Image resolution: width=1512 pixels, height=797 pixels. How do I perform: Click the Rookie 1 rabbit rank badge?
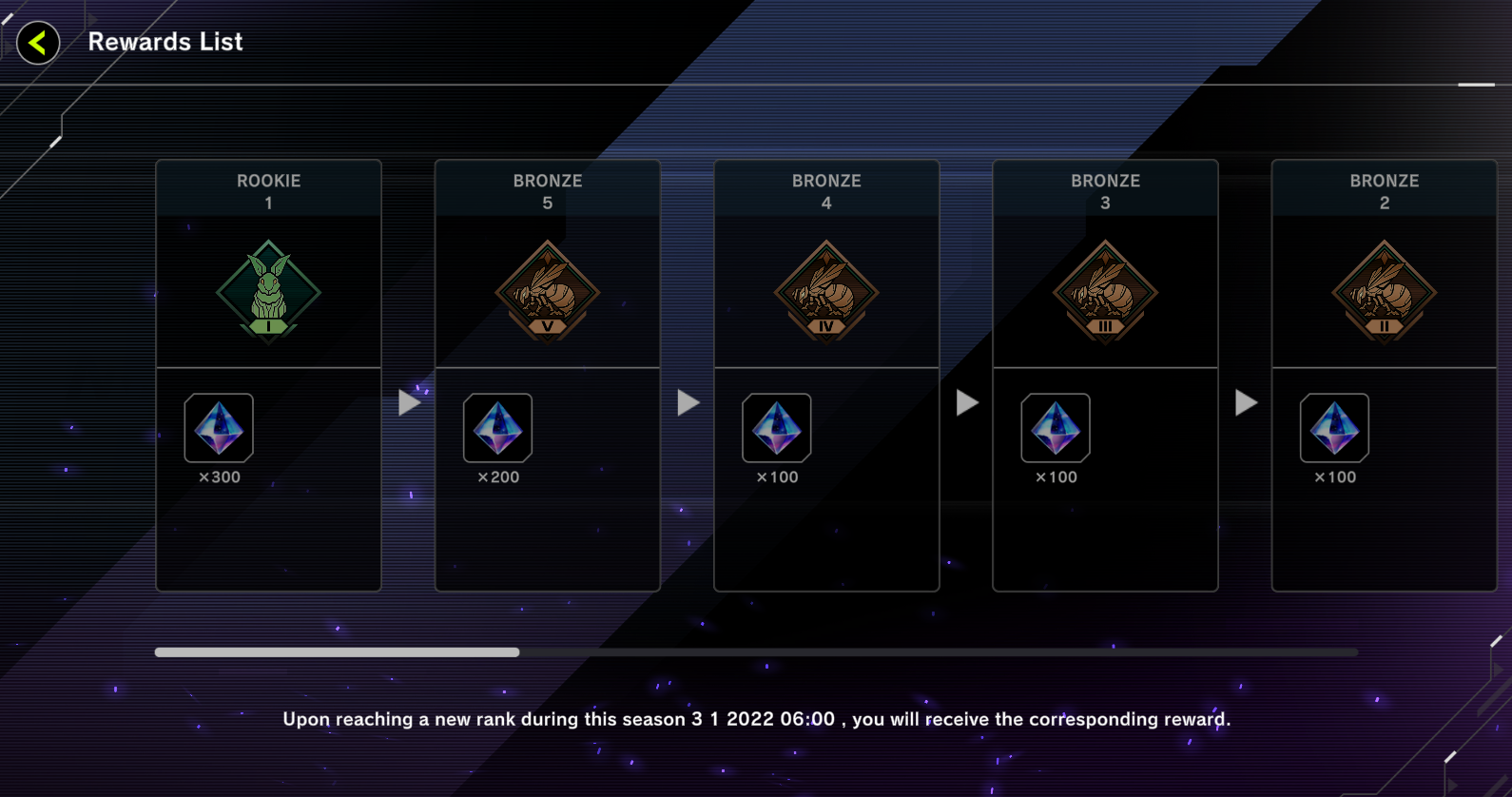coord(268,292)
